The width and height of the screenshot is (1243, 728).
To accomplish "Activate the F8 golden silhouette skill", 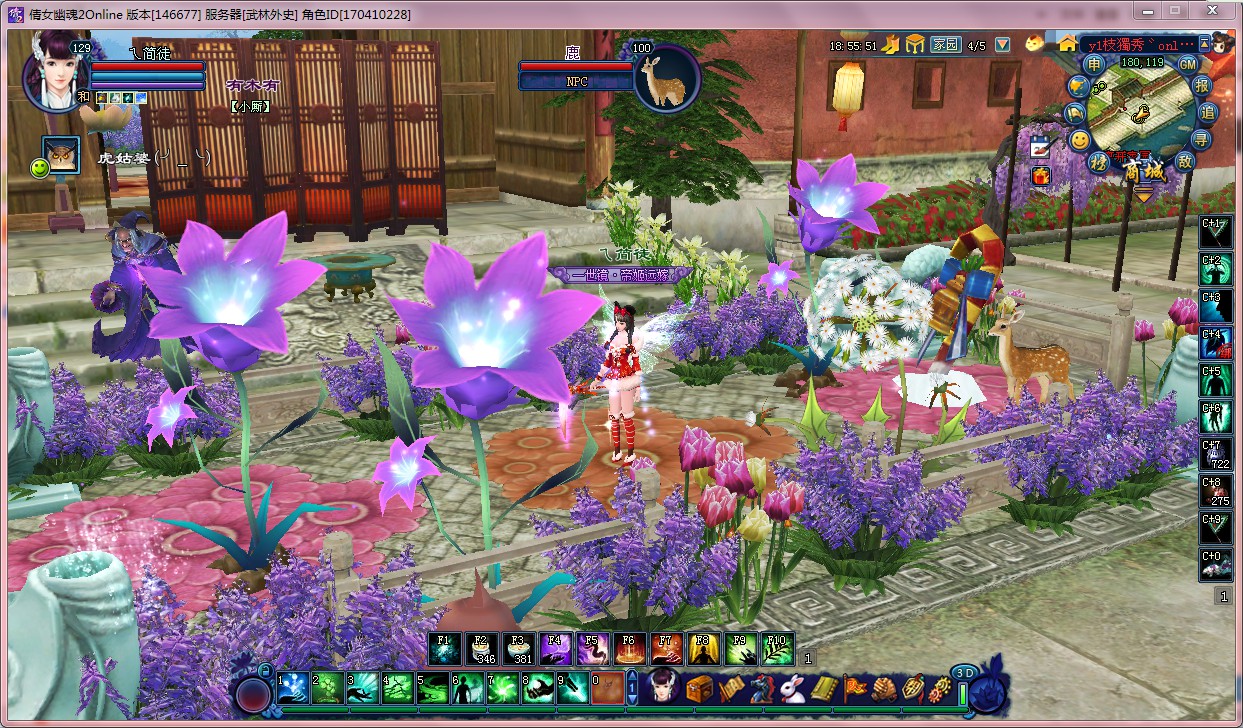I will [703, 649].
